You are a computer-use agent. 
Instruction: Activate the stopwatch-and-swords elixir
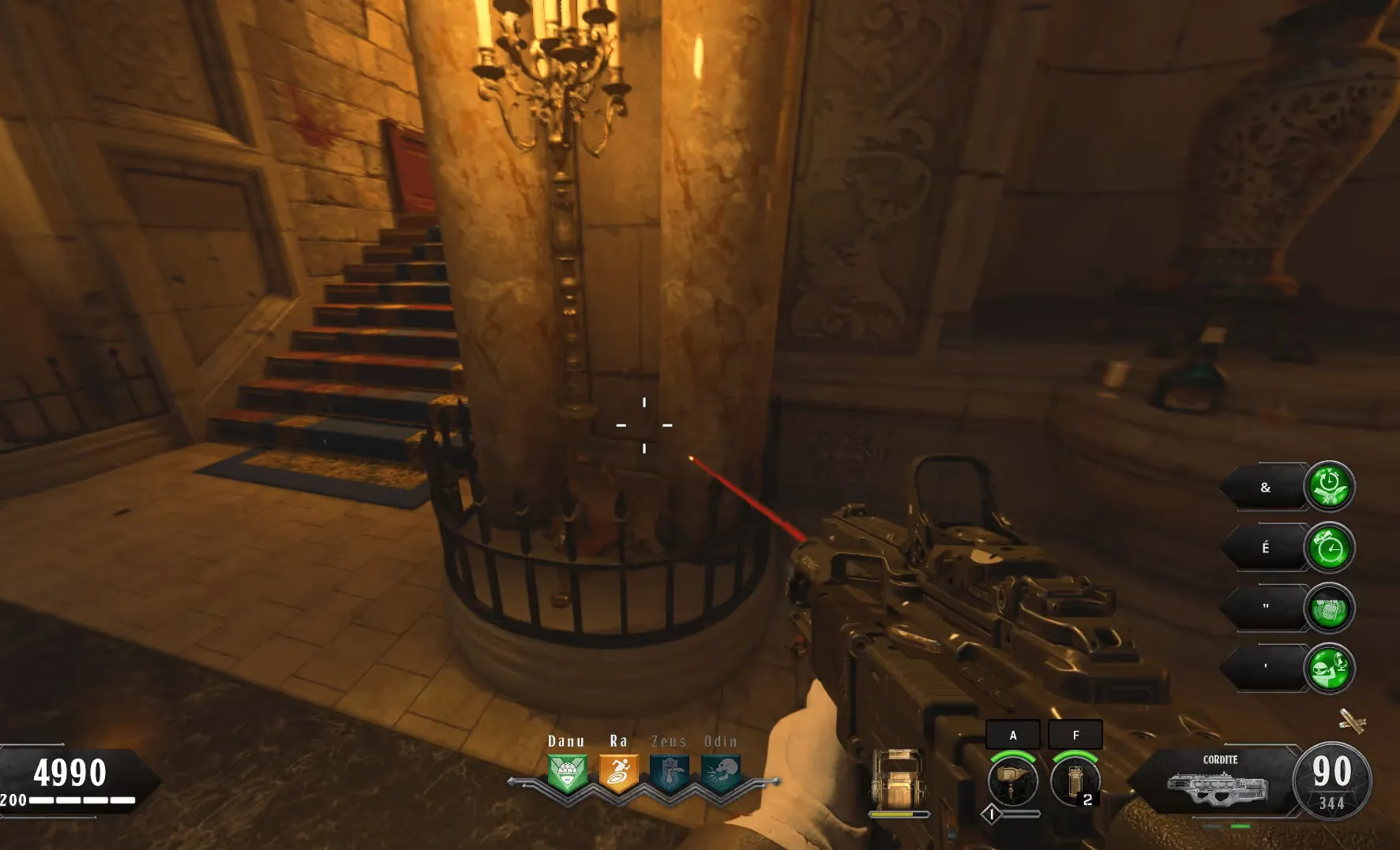coord(1329,486)
